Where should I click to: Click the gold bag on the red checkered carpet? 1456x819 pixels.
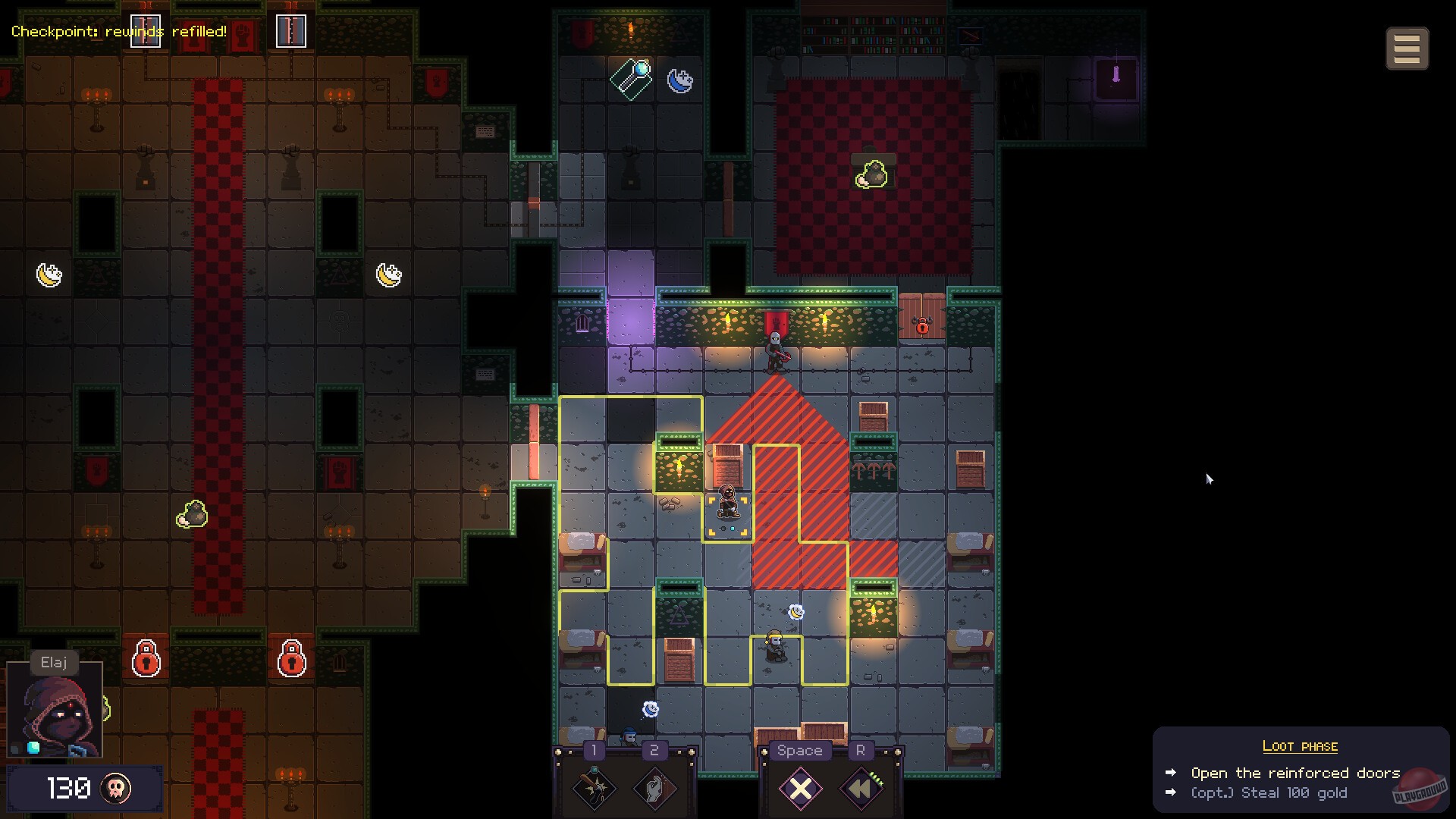(872, 172)
